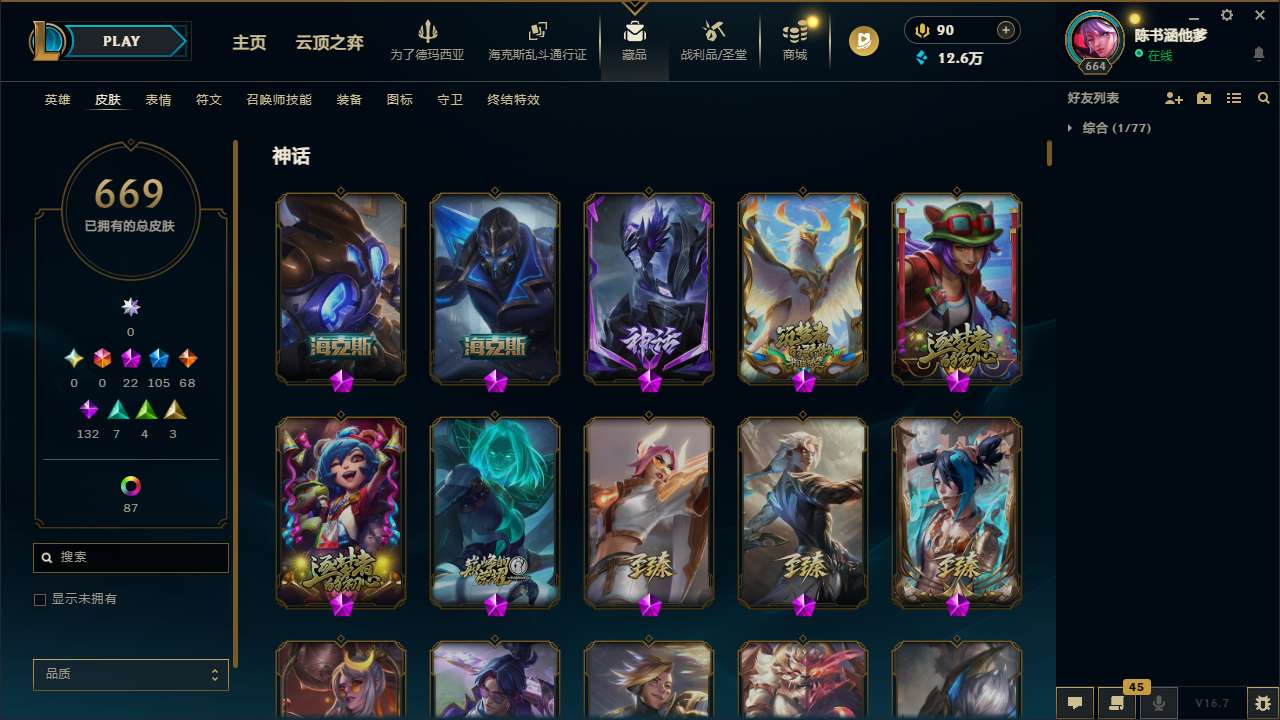This screenshot has height=720, width=1280.
Task: Toggle the microphone mute in bottom bar
Action: [x=1159, y=703]
